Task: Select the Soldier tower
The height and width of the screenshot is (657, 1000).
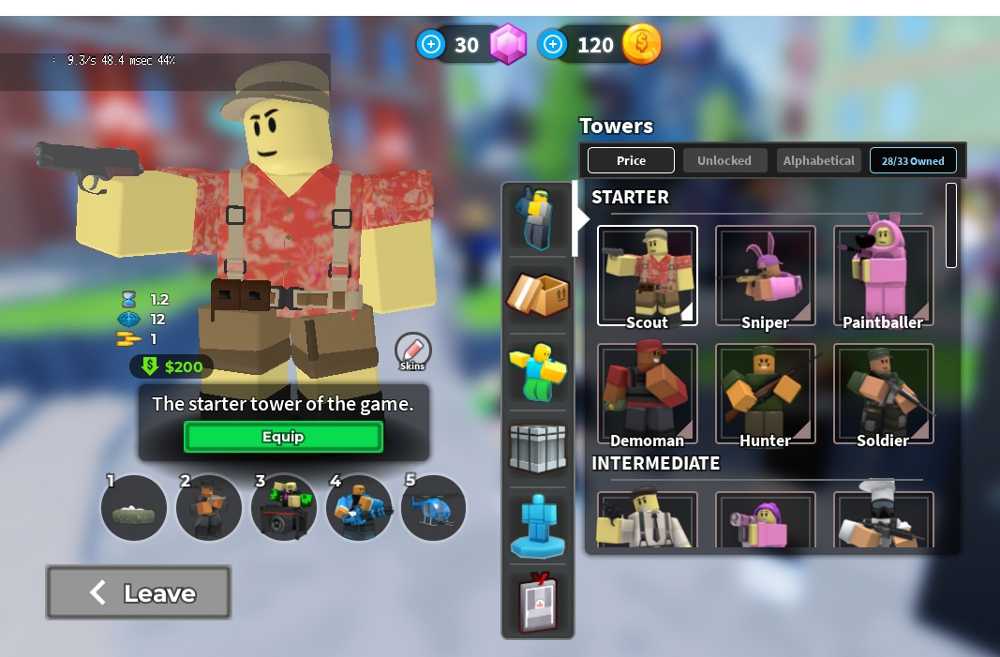Action: 883,394
